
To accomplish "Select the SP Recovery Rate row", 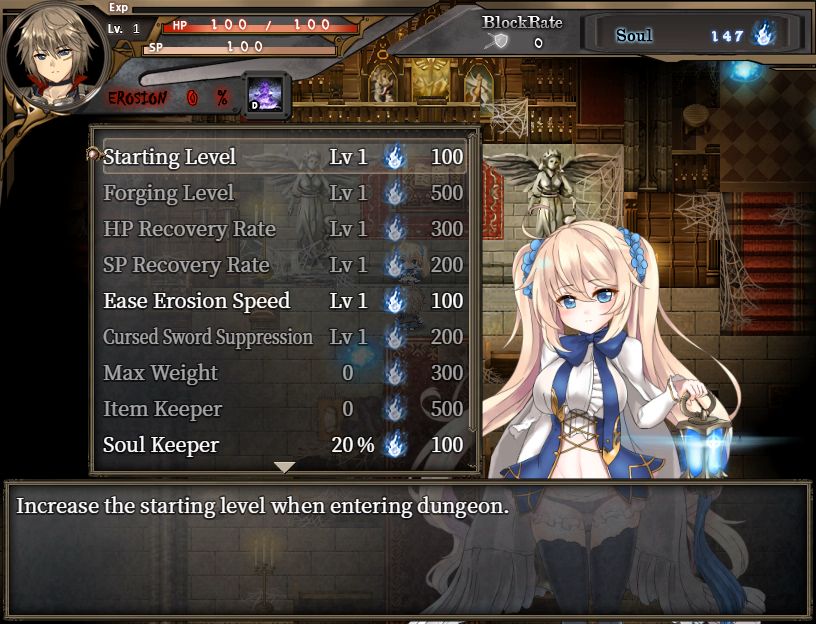I will click(283, 265).
